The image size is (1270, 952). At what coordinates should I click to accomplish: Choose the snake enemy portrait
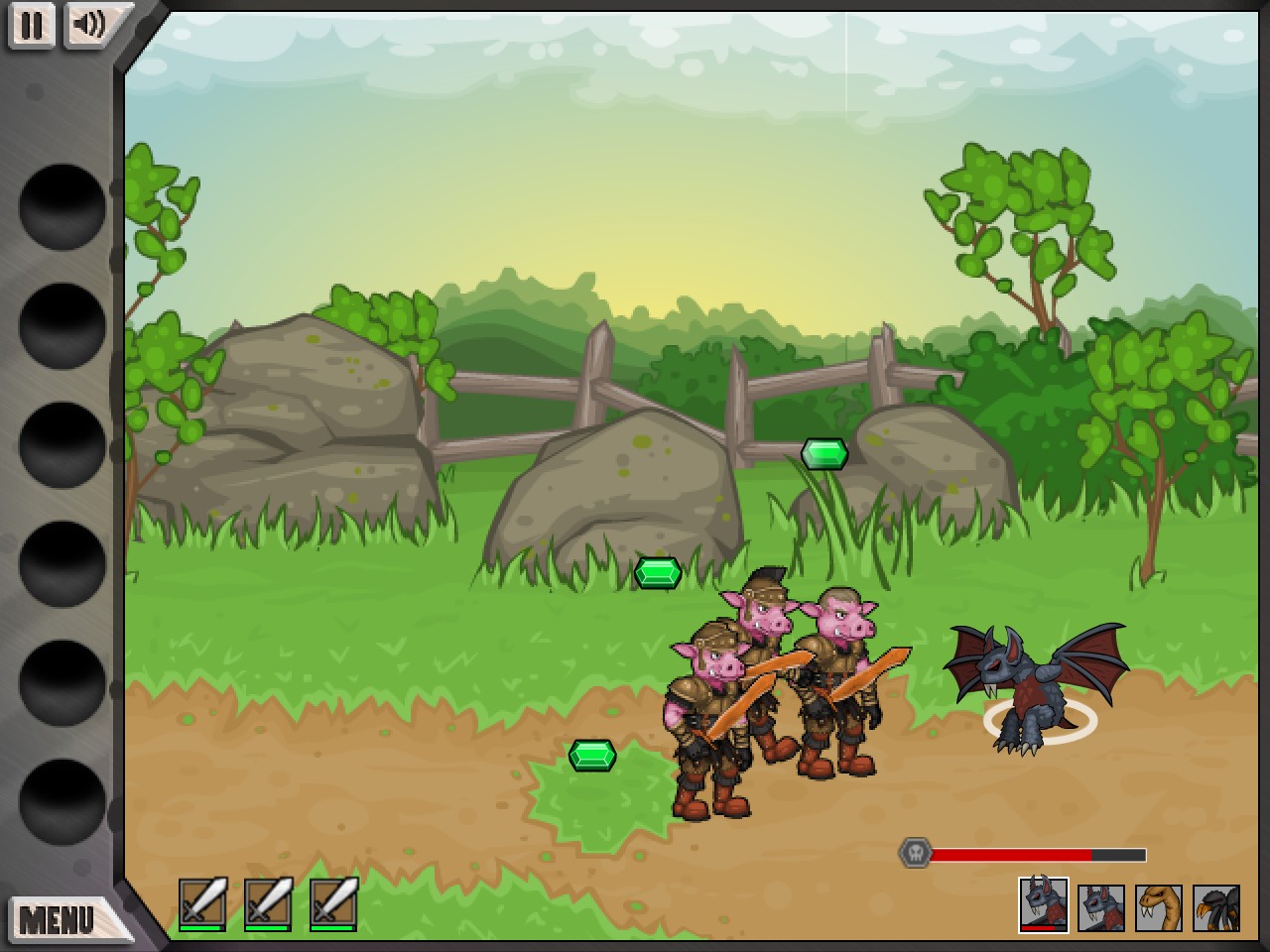1159,907
